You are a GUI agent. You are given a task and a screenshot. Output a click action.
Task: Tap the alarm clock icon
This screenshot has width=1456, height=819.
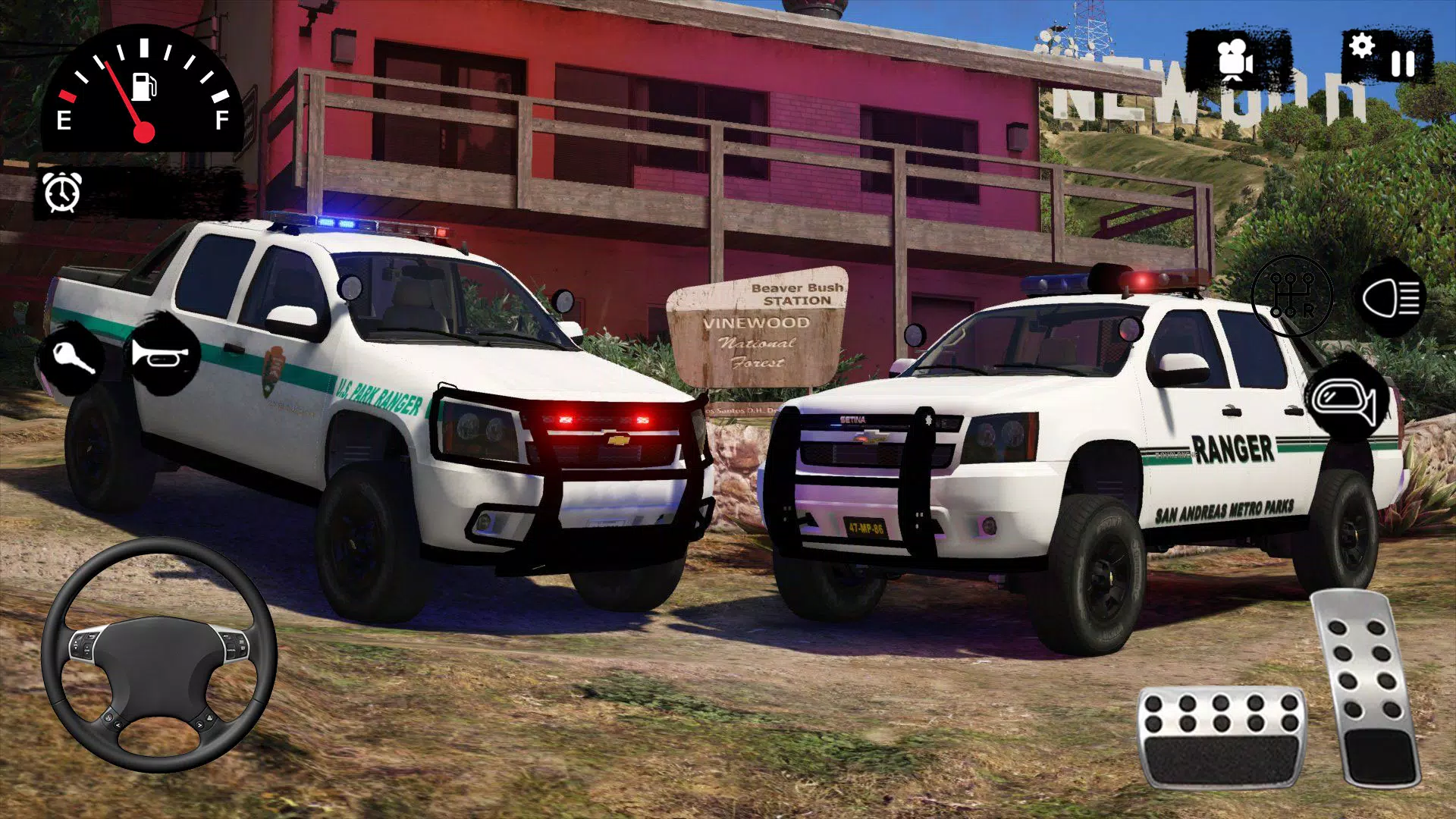pyautogui.click(x=62, y=193)
